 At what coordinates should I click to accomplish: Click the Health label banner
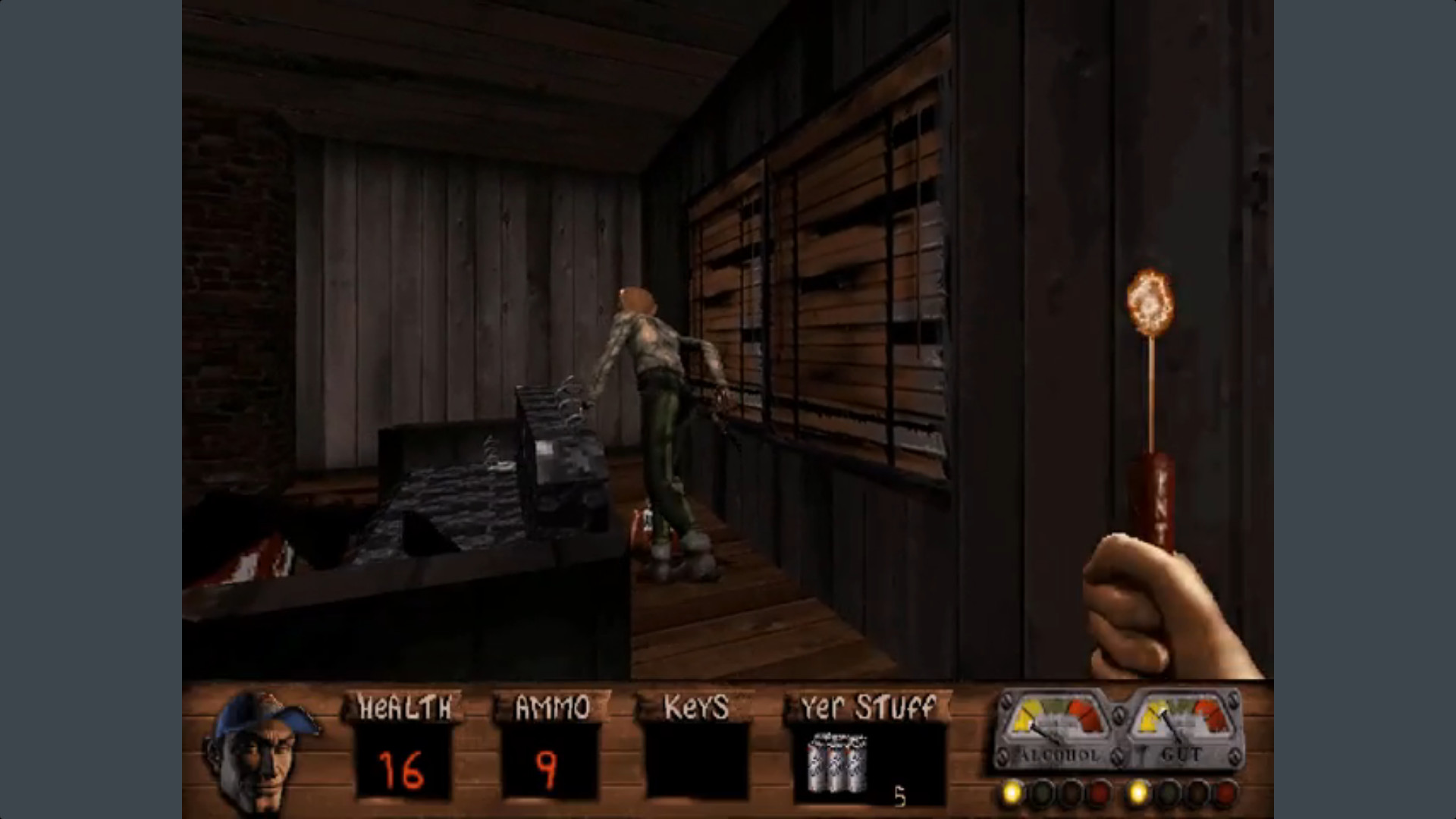[x=406, y=707]
